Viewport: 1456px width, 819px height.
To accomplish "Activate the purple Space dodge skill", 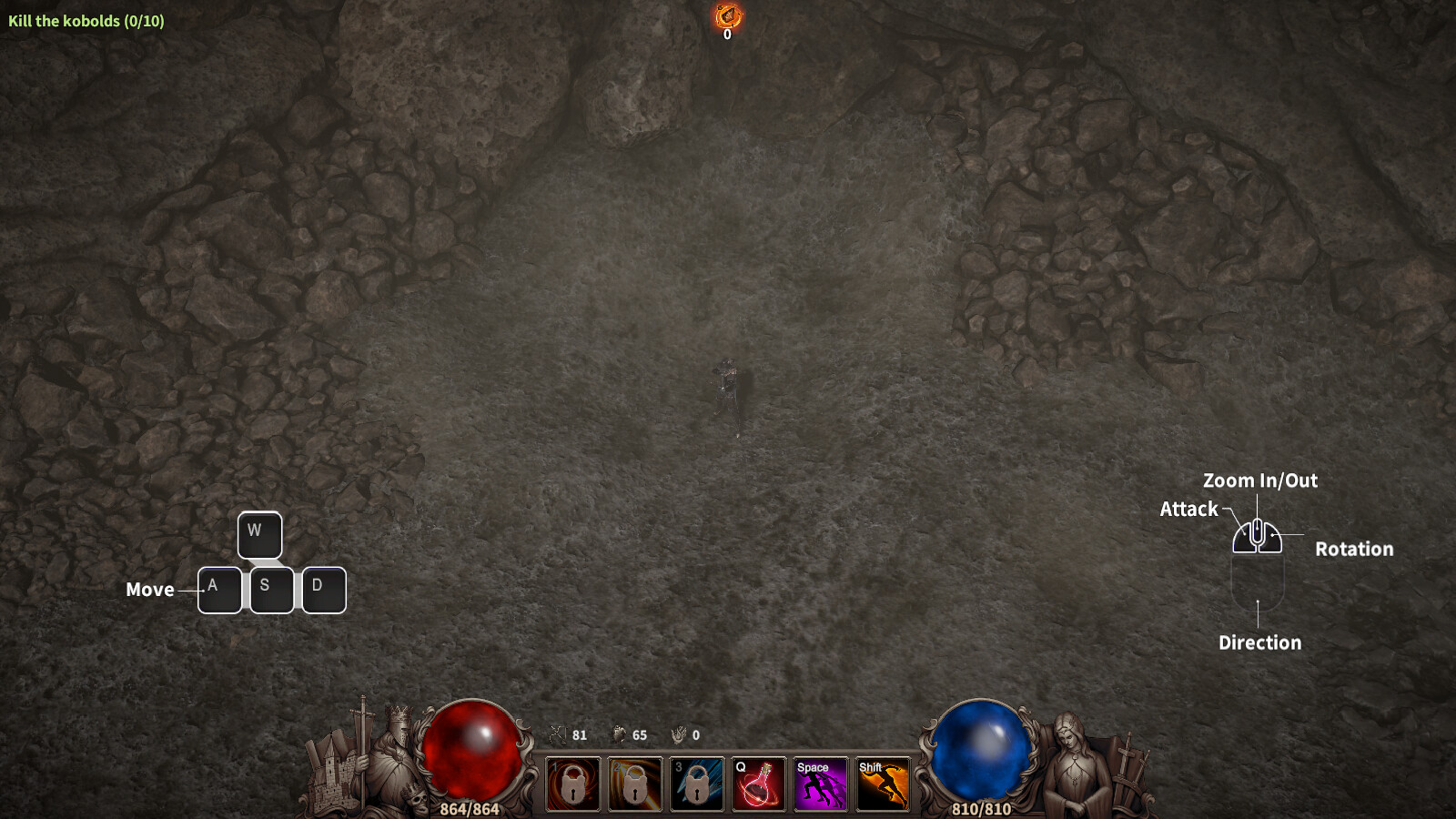I will (x=820, y=784).
